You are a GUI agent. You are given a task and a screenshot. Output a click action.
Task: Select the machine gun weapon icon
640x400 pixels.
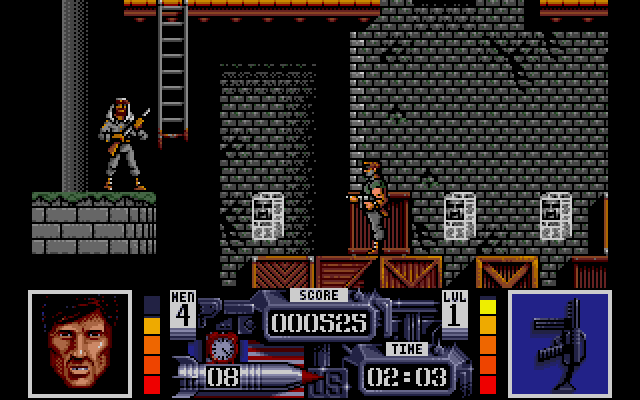tap(558, 342)
